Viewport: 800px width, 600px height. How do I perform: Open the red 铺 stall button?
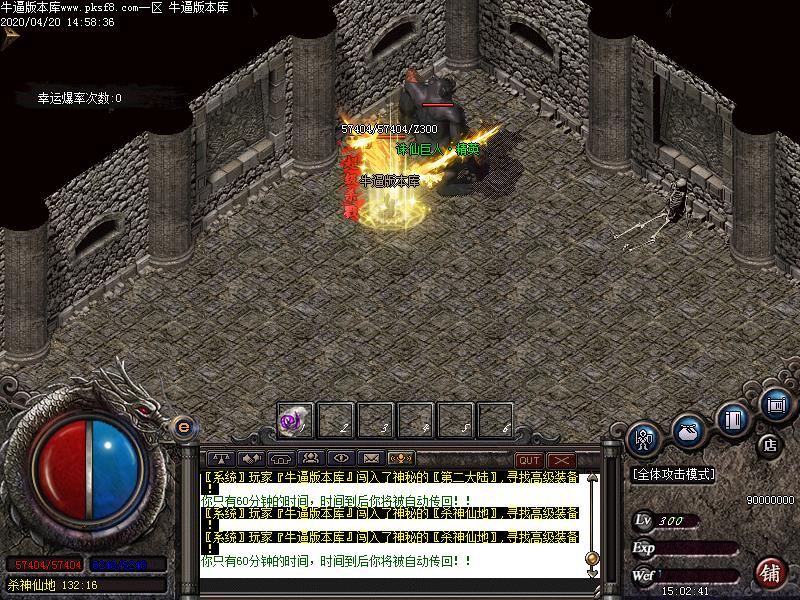pos(769,573)
